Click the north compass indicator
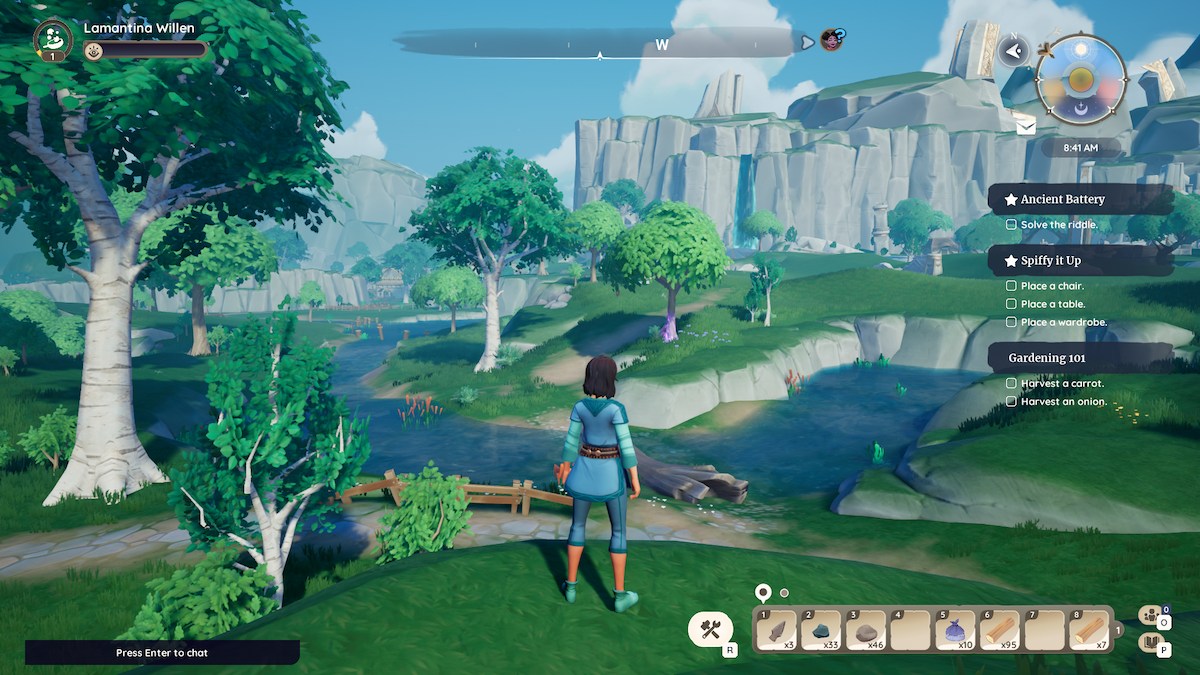1200x675 pixels. [1014, 51]
